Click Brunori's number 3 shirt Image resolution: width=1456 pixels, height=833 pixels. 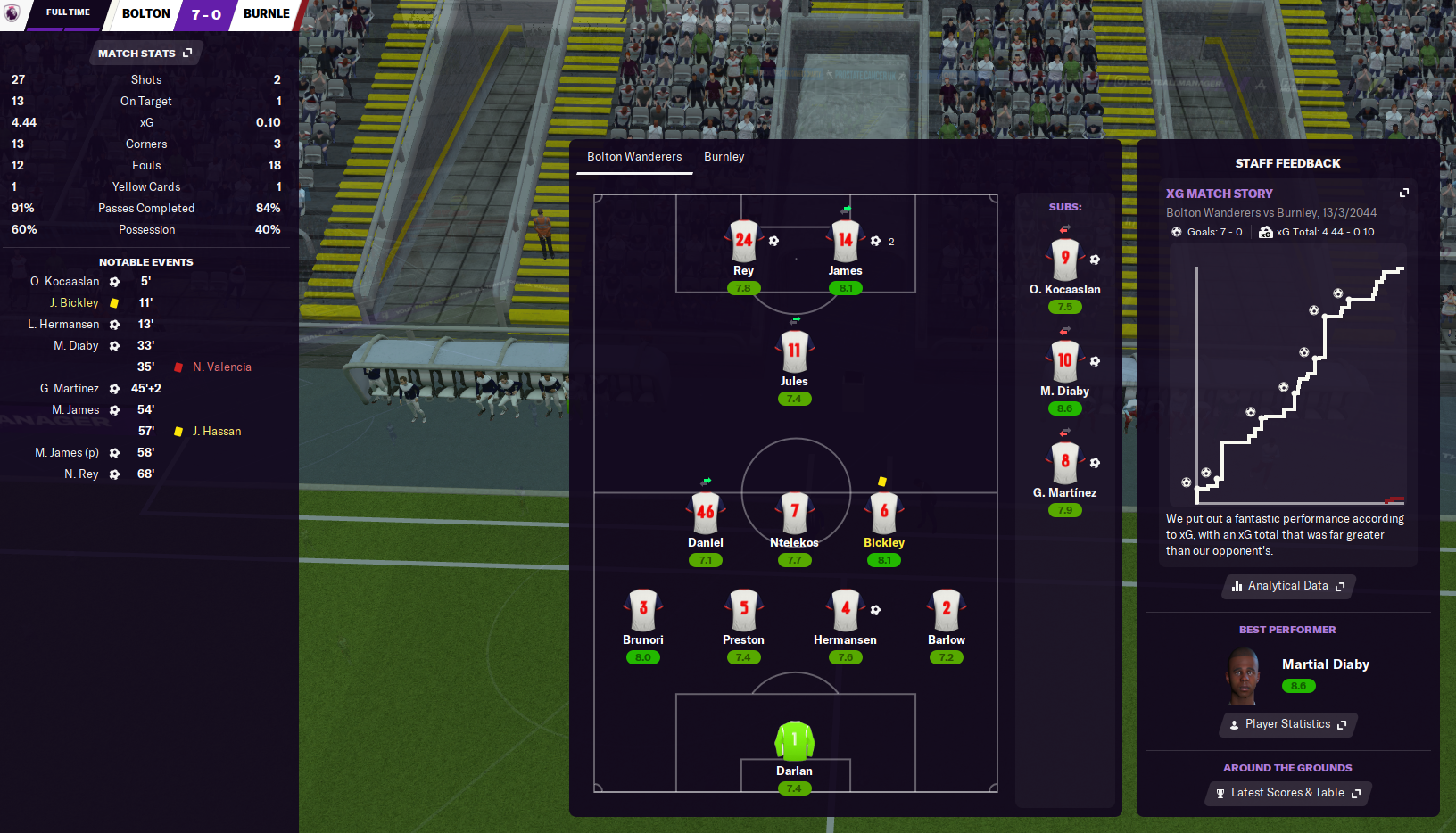click(643, 610)
